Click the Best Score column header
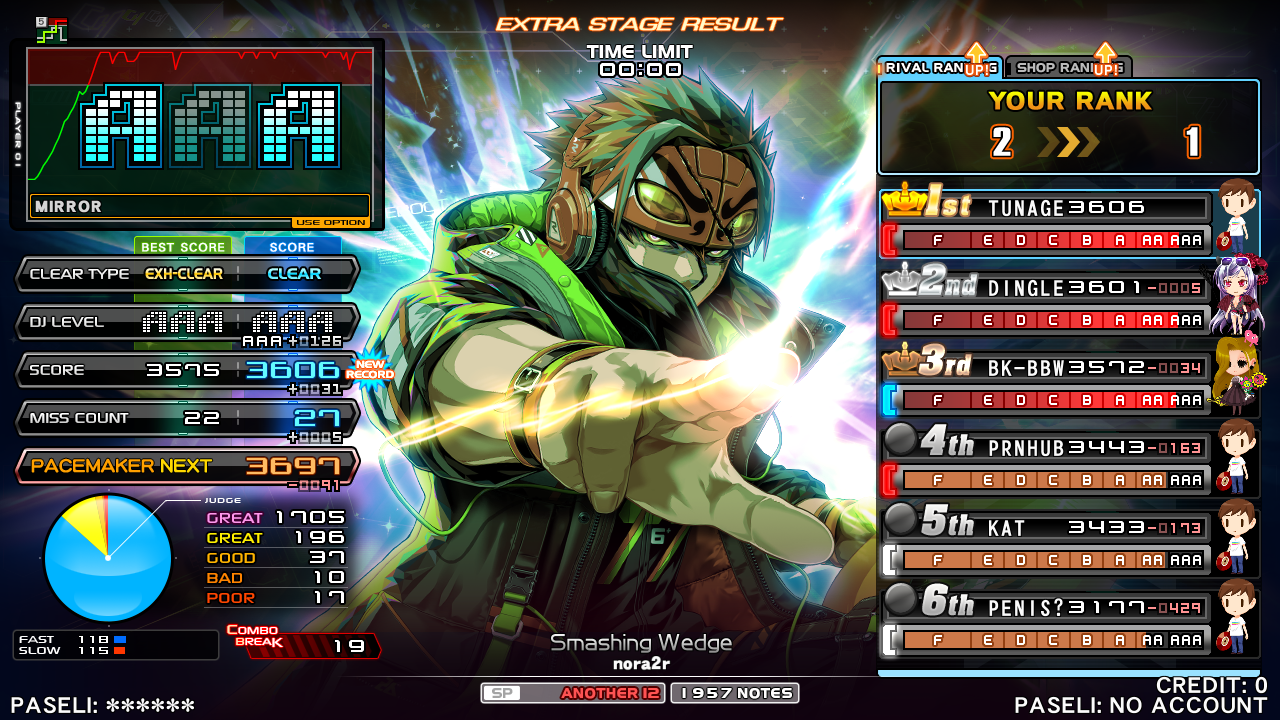1280x720 pixels. 182,247
